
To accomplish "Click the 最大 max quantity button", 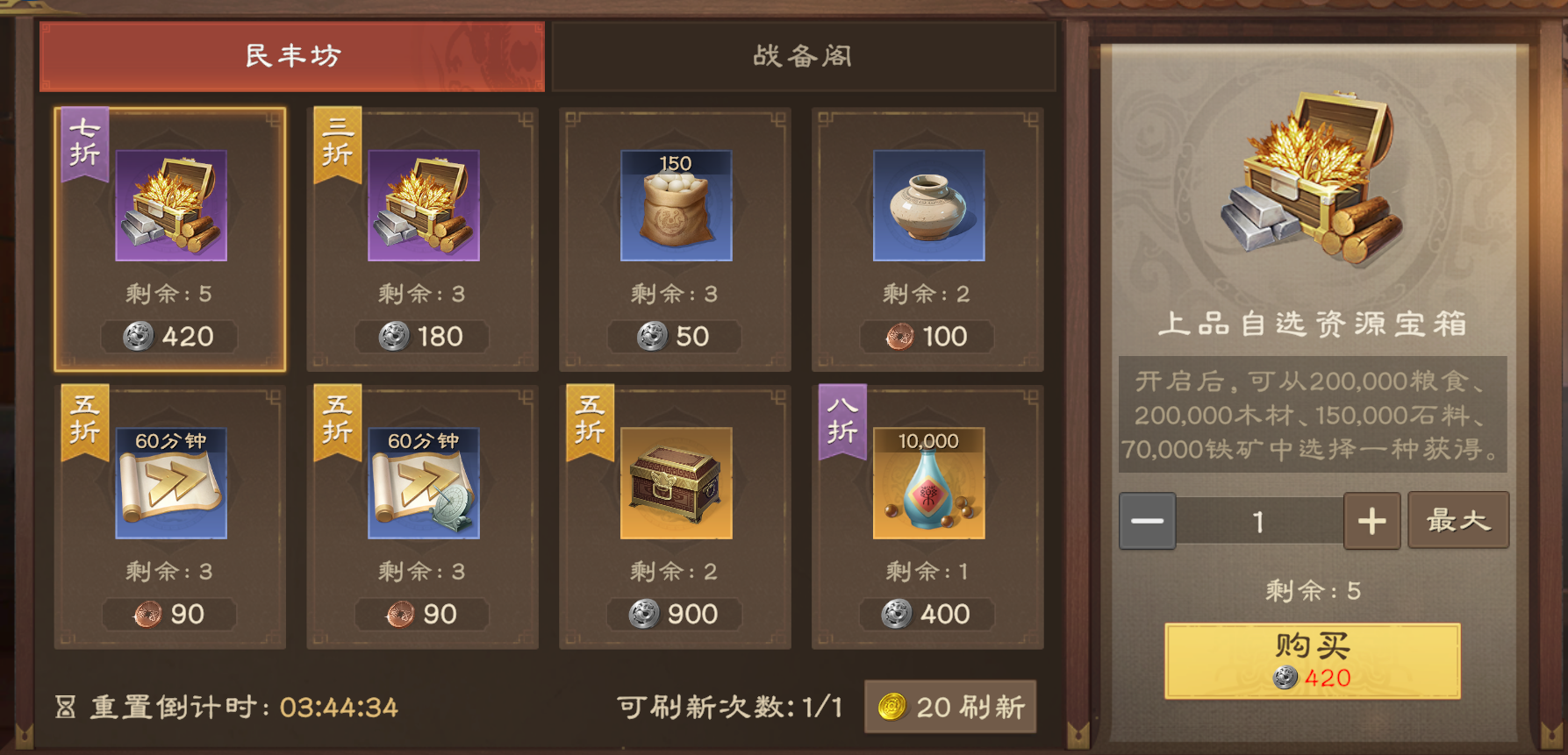I will 1458,520.
